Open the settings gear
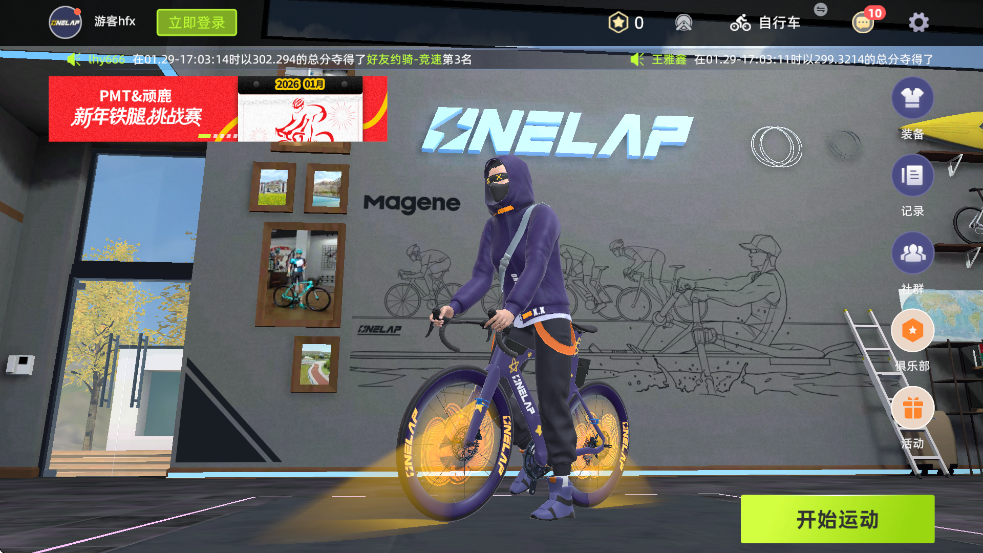 918,22
